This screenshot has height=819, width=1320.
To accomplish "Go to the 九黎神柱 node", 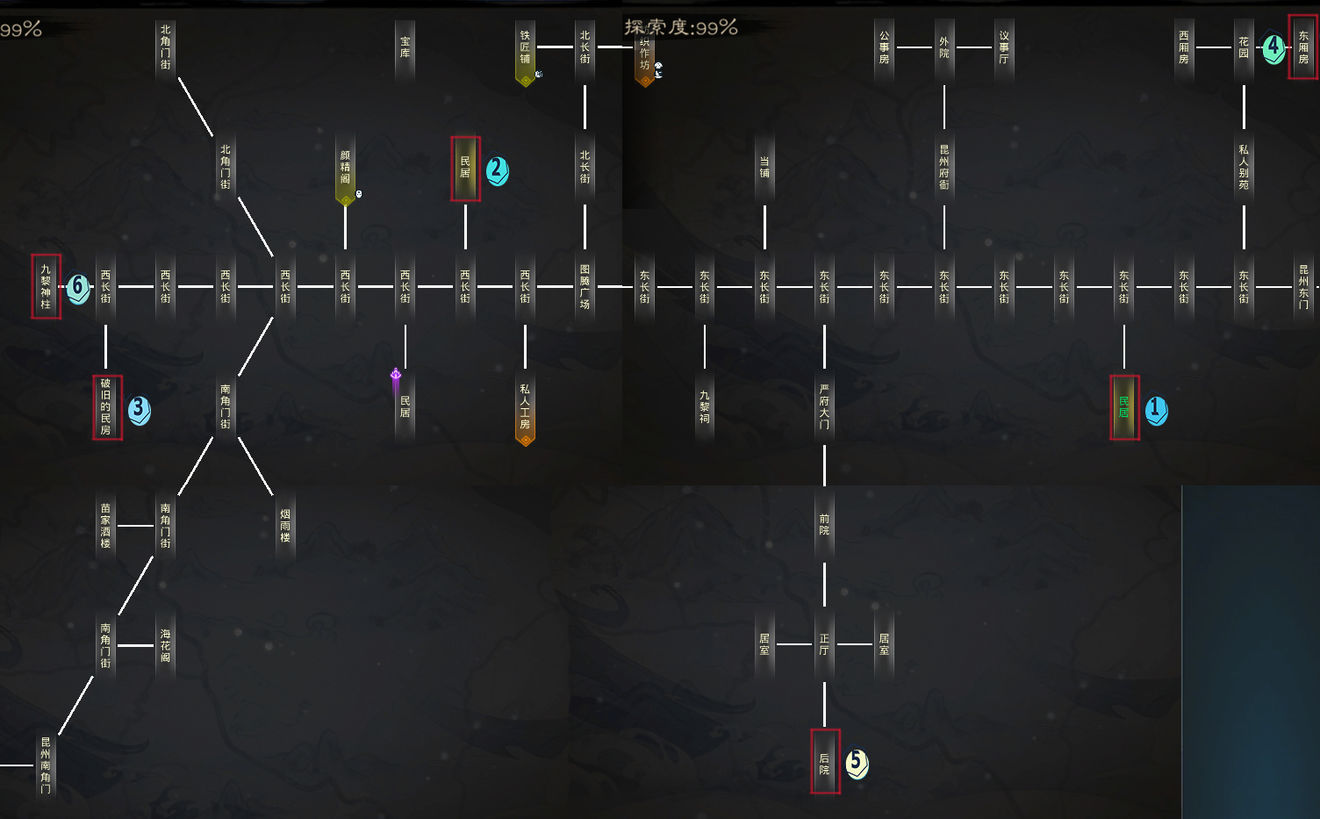I will [46, 287].
